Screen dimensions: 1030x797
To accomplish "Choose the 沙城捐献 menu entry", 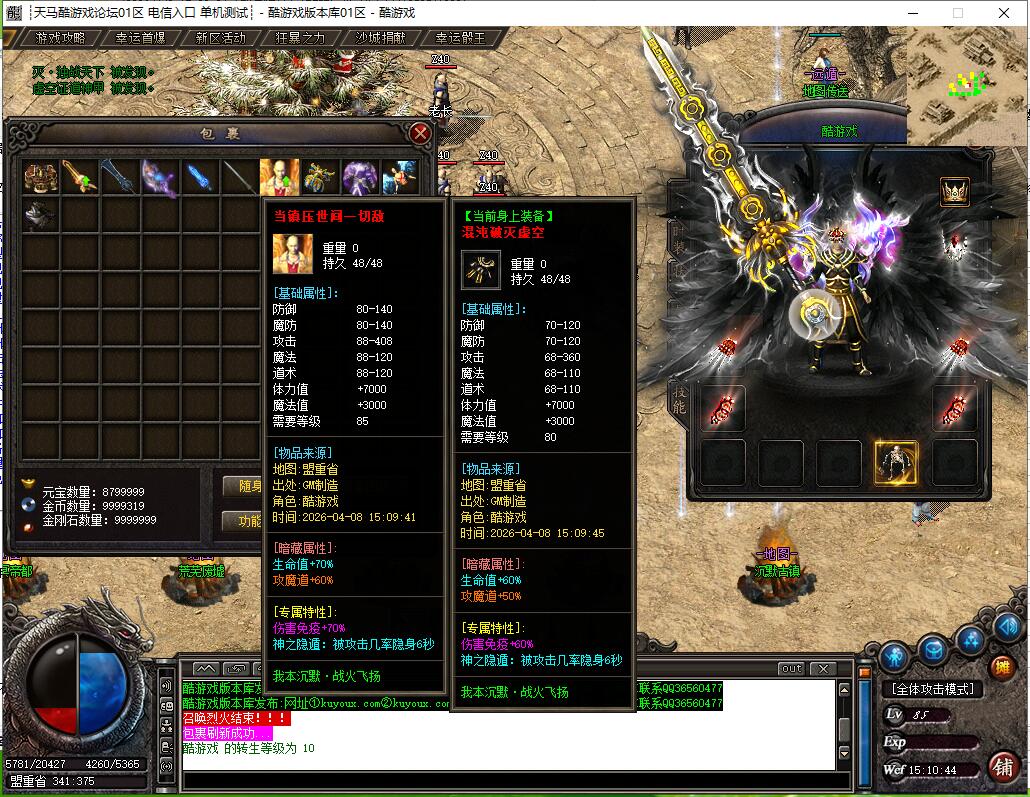I will click(x=381, y=38).
